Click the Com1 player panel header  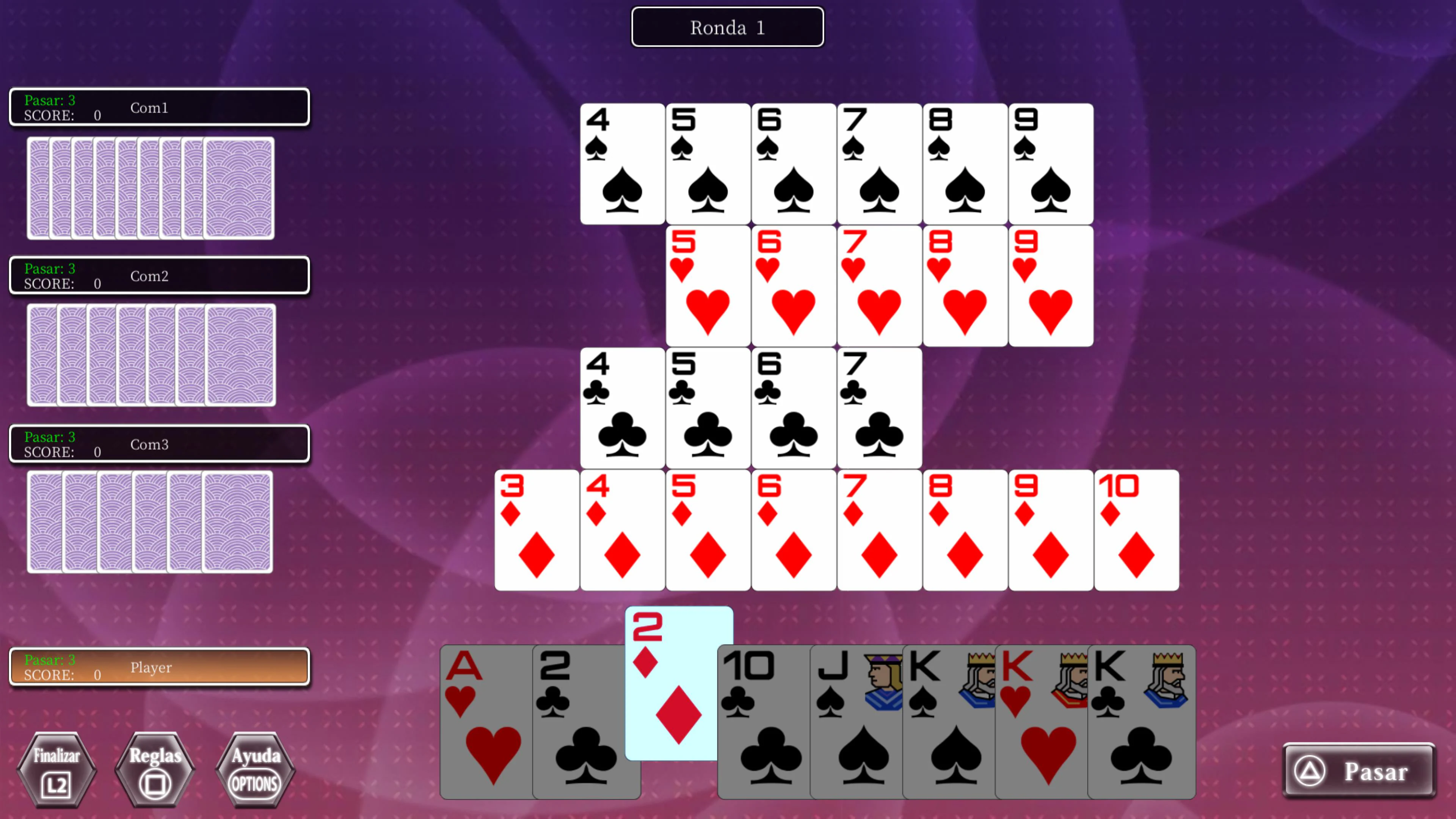159,107
